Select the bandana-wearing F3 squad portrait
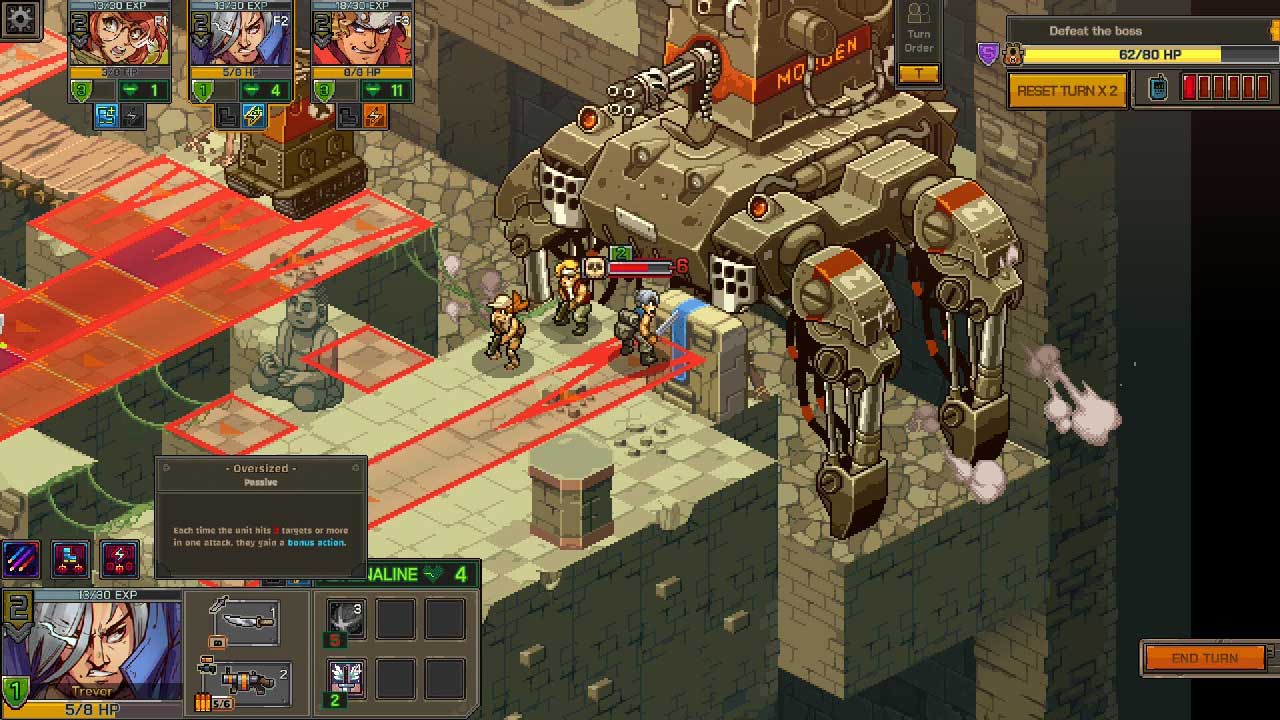This screenshot has height=720, width=1280. [x=361, y=40]
